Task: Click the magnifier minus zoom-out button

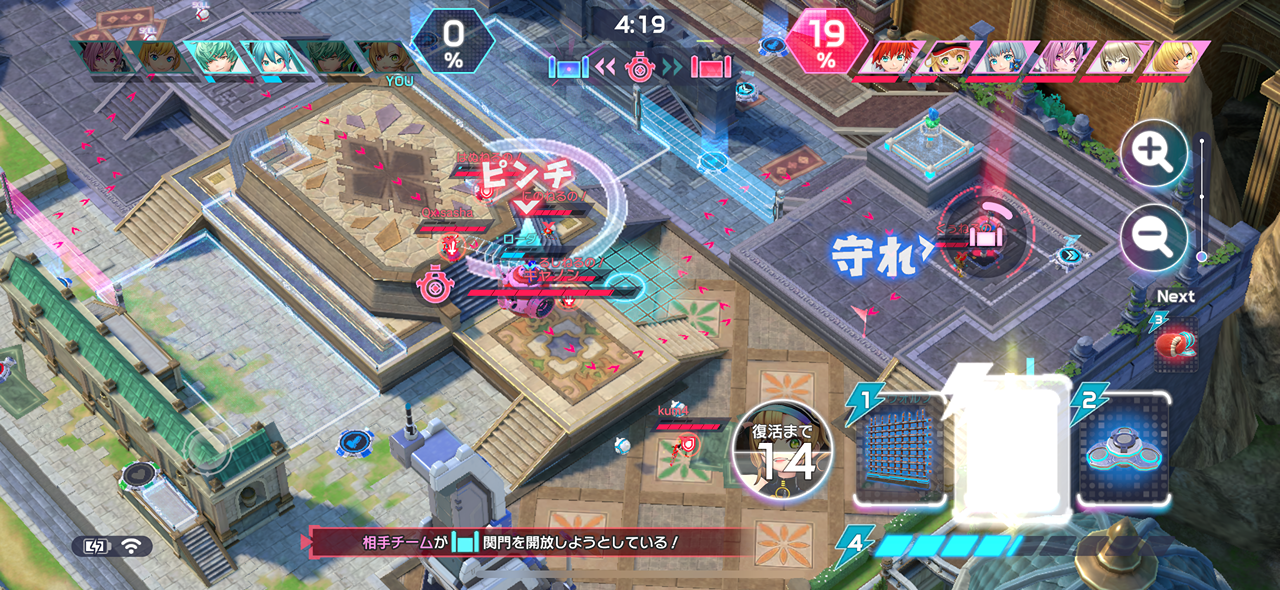Action: tap(1154, 238)
